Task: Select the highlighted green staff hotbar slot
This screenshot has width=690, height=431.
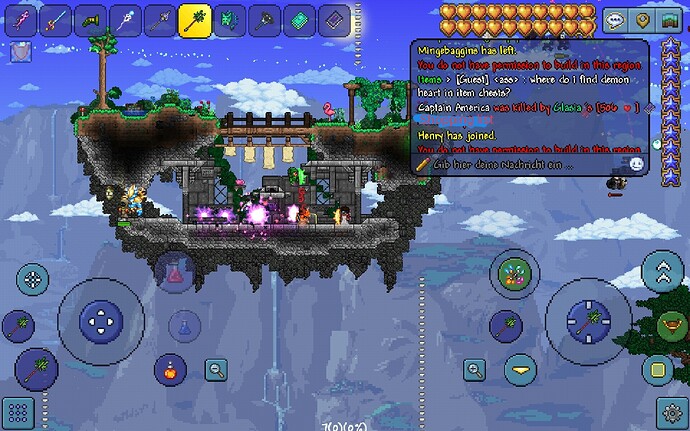Action: (193, 19)
